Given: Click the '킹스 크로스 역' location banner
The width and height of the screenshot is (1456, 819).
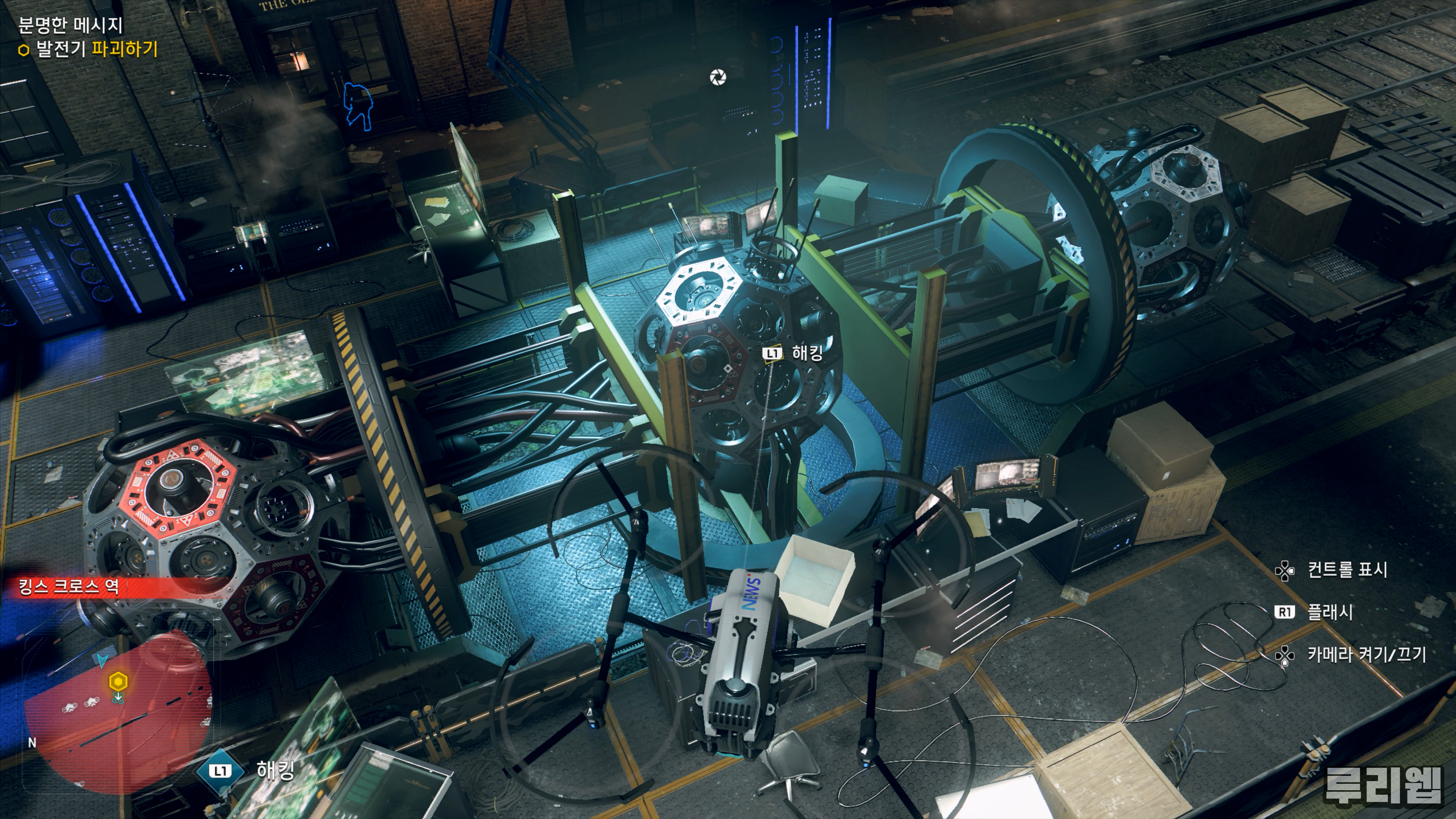Looking at the screenshot, I should [x=69, y=587].
